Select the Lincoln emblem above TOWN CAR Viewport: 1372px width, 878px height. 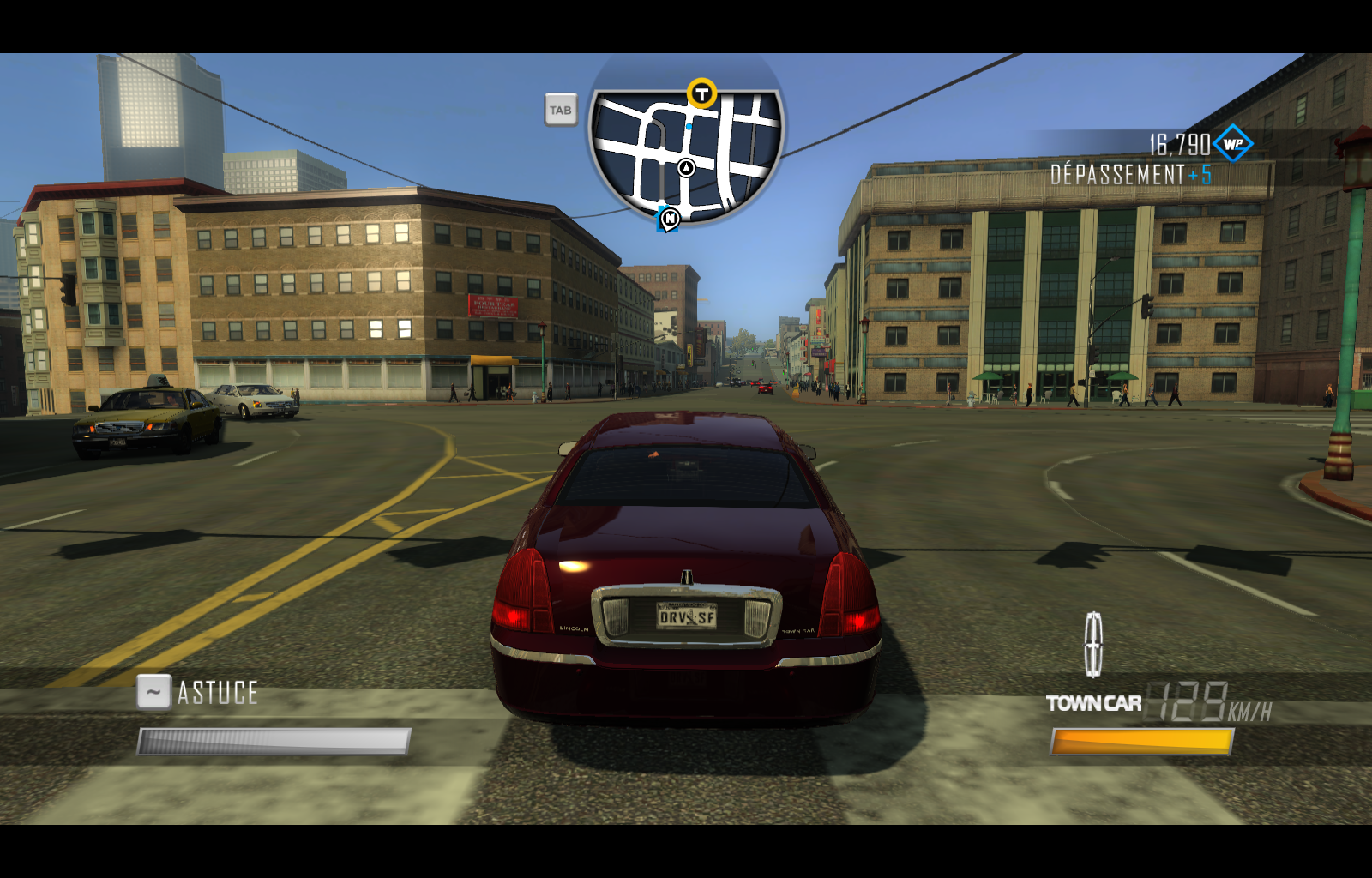point(1096,644)
